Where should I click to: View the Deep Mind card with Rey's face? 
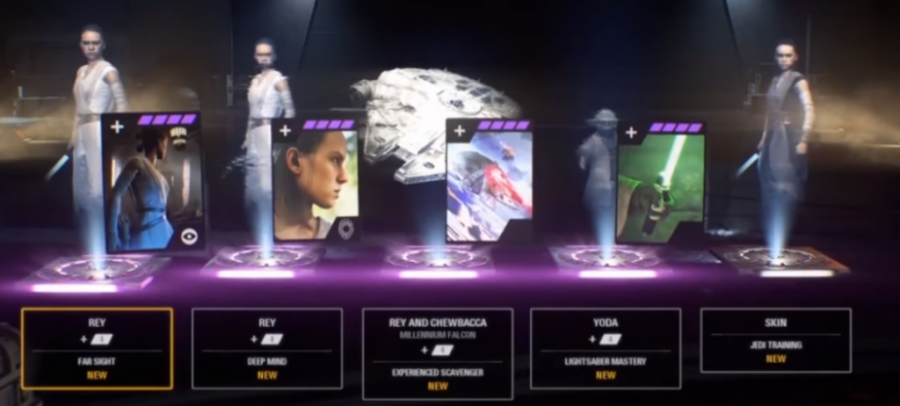pyautogui.click(x=315, y=180)
